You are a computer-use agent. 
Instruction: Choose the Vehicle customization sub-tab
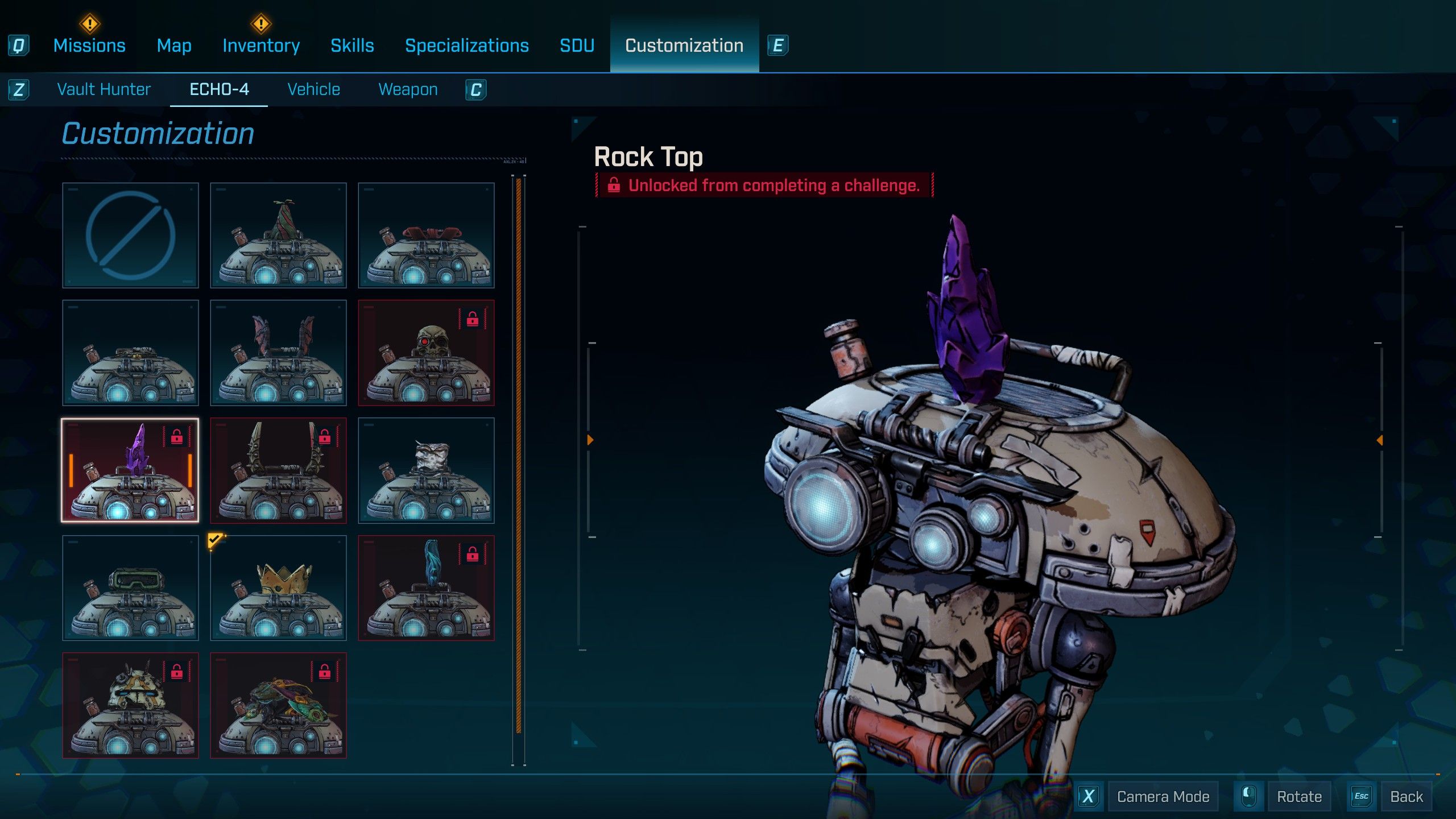coord(314,89)
